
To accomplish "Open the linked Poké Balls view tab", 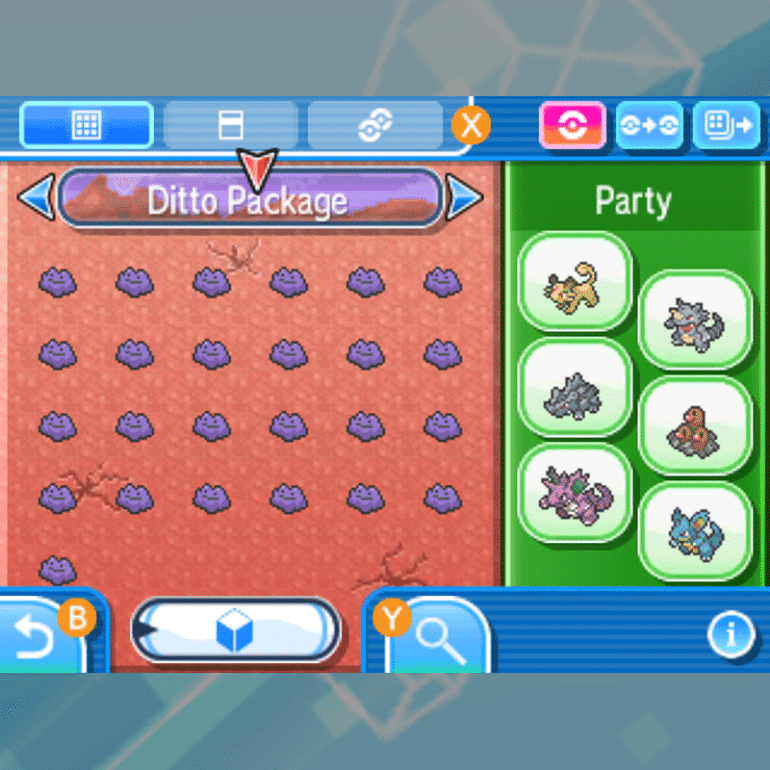I will click(375, 125).
